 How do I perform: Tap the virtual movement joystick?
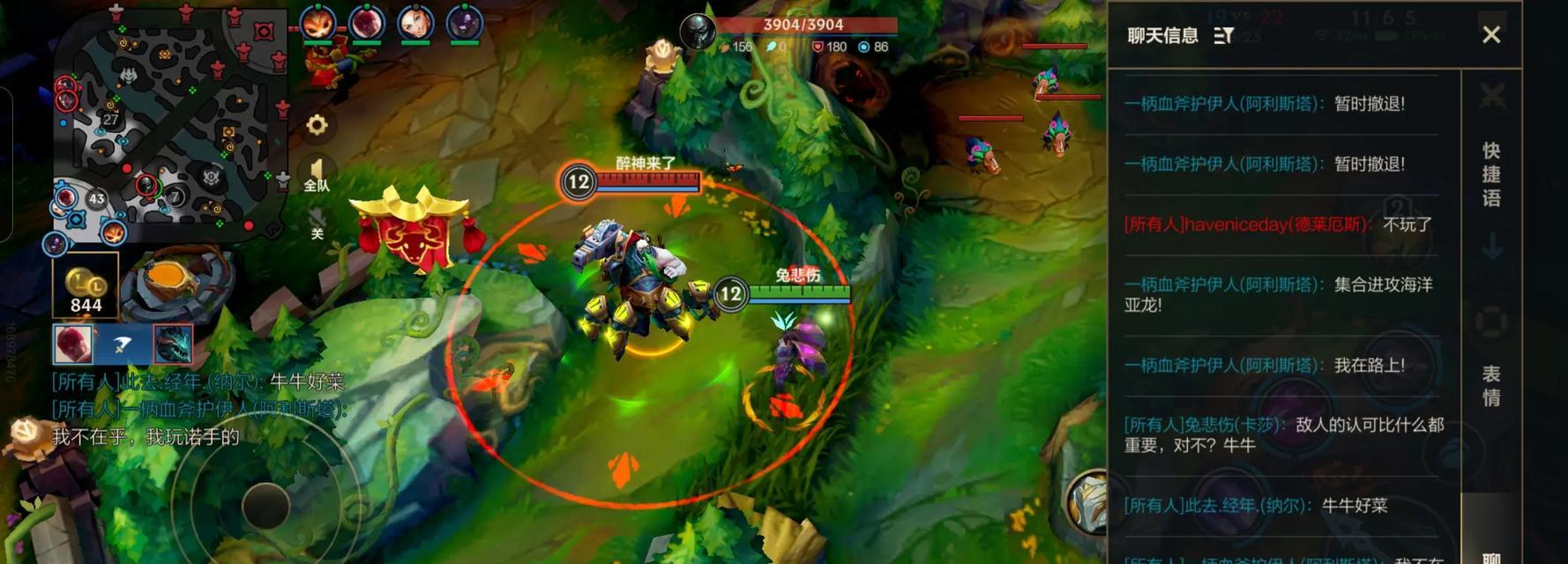point(265,505)
